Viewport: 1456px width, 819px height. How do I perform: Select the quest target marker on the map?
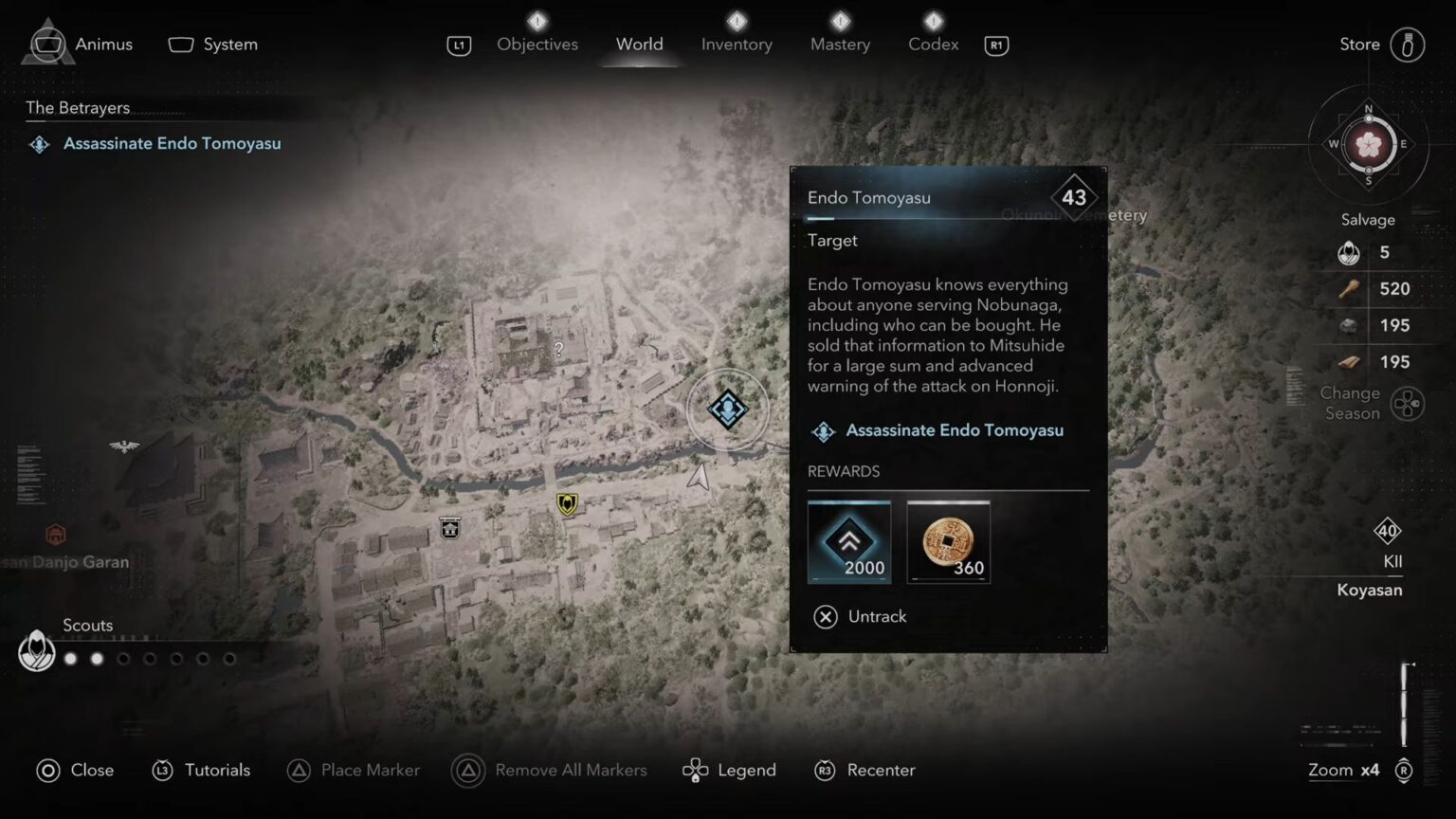tap(727, 408)
